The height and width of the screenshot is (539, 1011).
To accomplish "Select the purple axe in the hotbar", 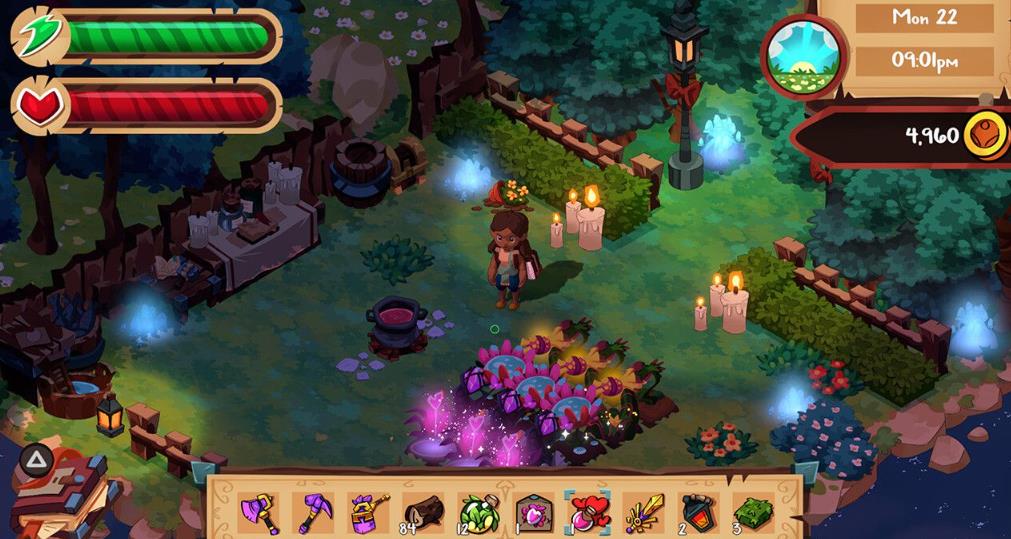I will 258,512.
